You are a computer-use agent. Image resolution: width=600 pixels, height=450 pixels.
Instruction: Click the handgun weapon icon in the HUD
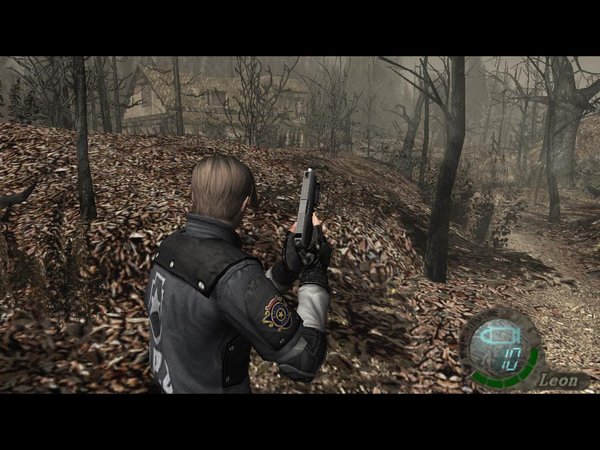(497, 336)
